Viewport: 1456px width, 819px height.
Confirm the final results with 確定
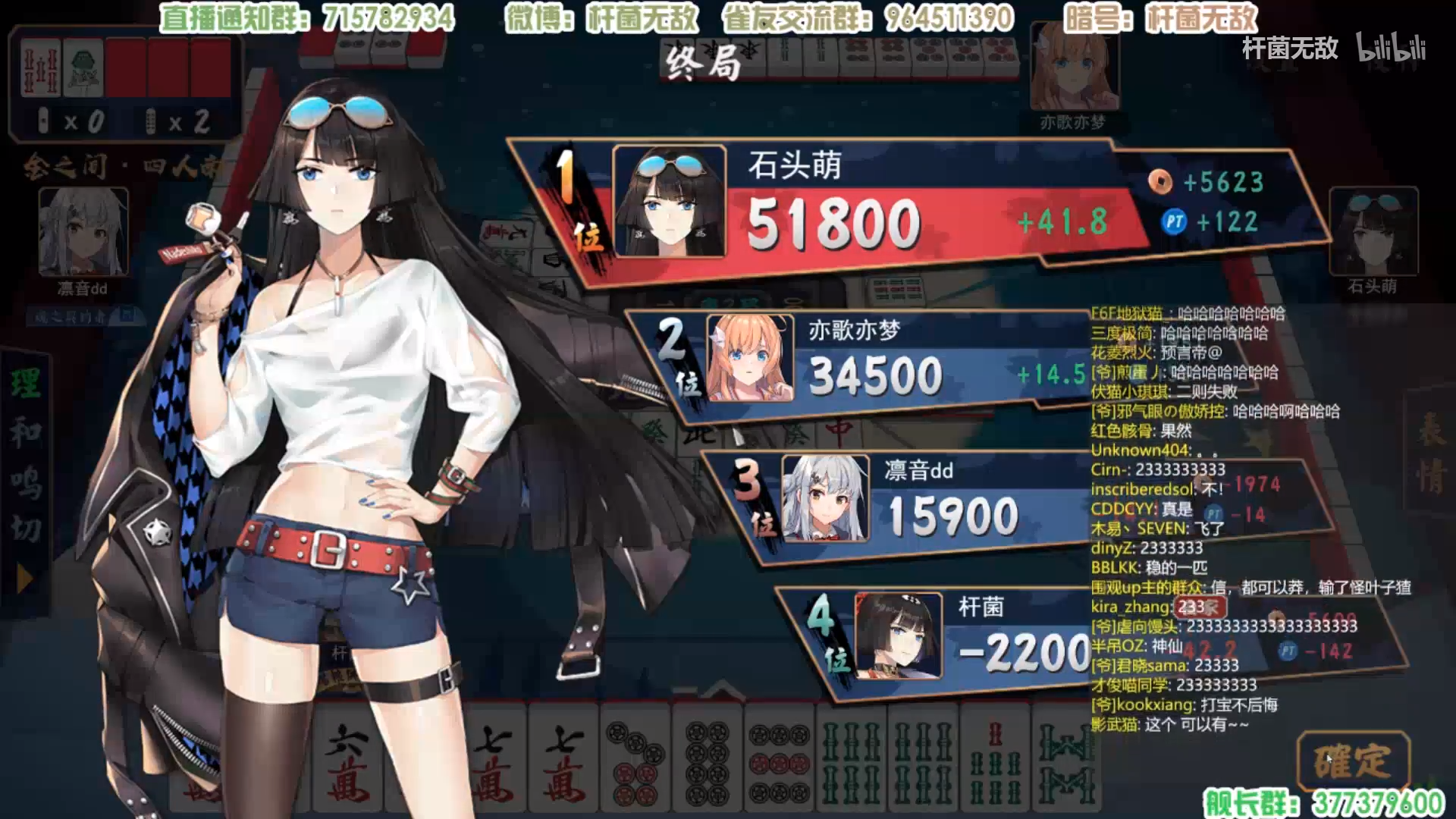1353,761
